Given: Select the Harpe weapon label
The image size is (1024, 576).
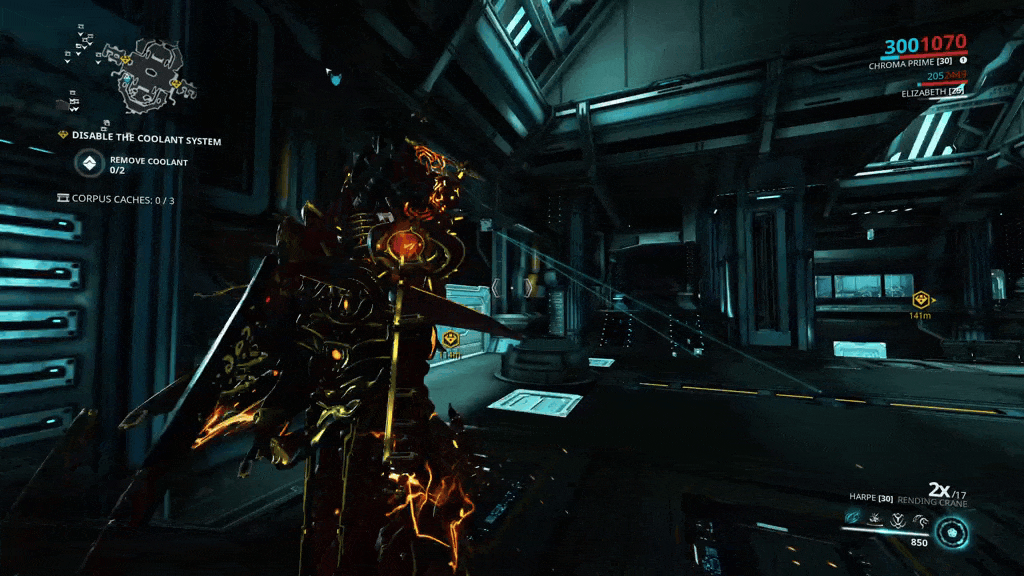Looking at the screenshot, I should tap(867, 498).
